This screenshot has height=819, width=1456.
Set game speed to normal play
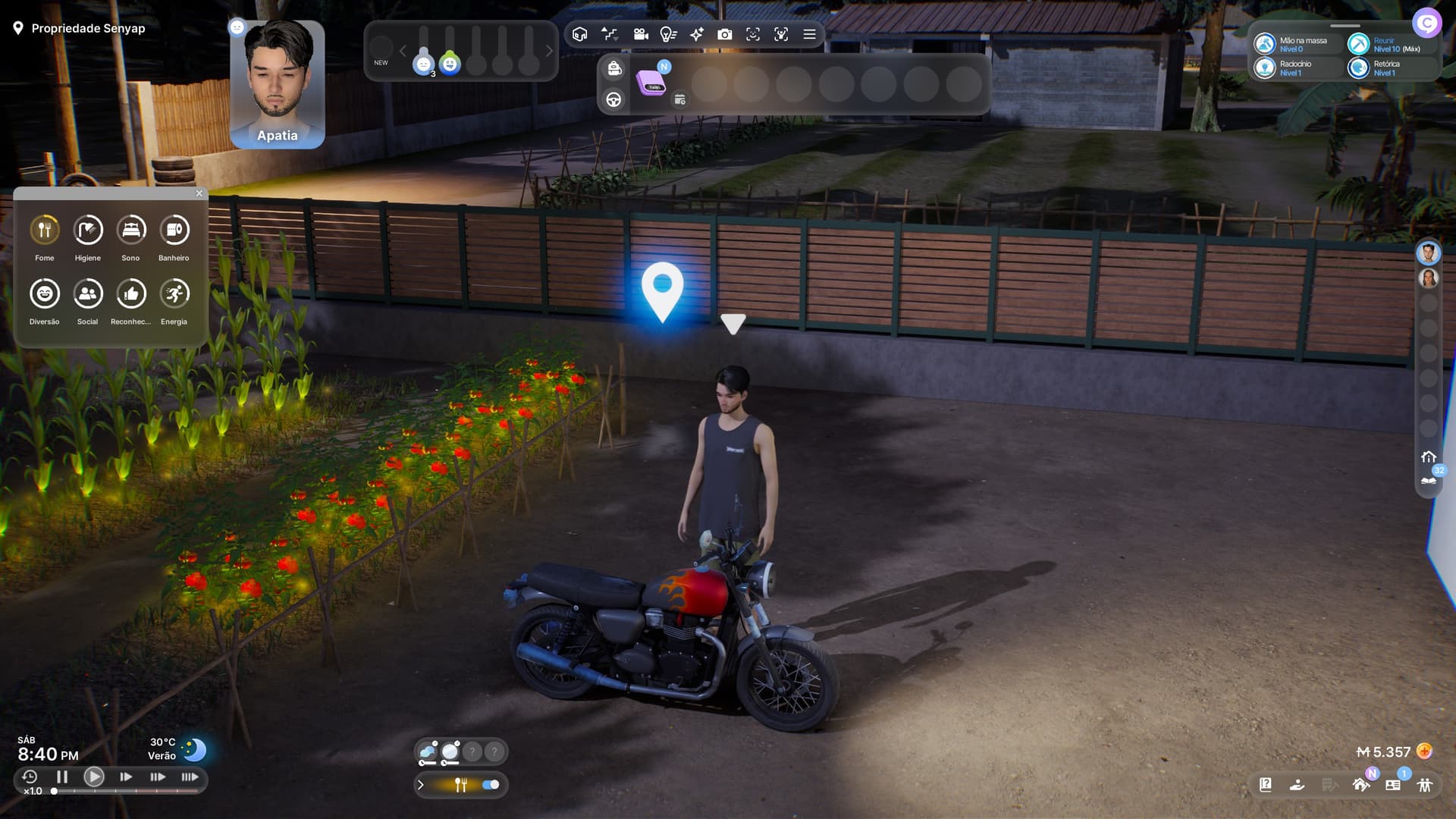tap(94, 777)
